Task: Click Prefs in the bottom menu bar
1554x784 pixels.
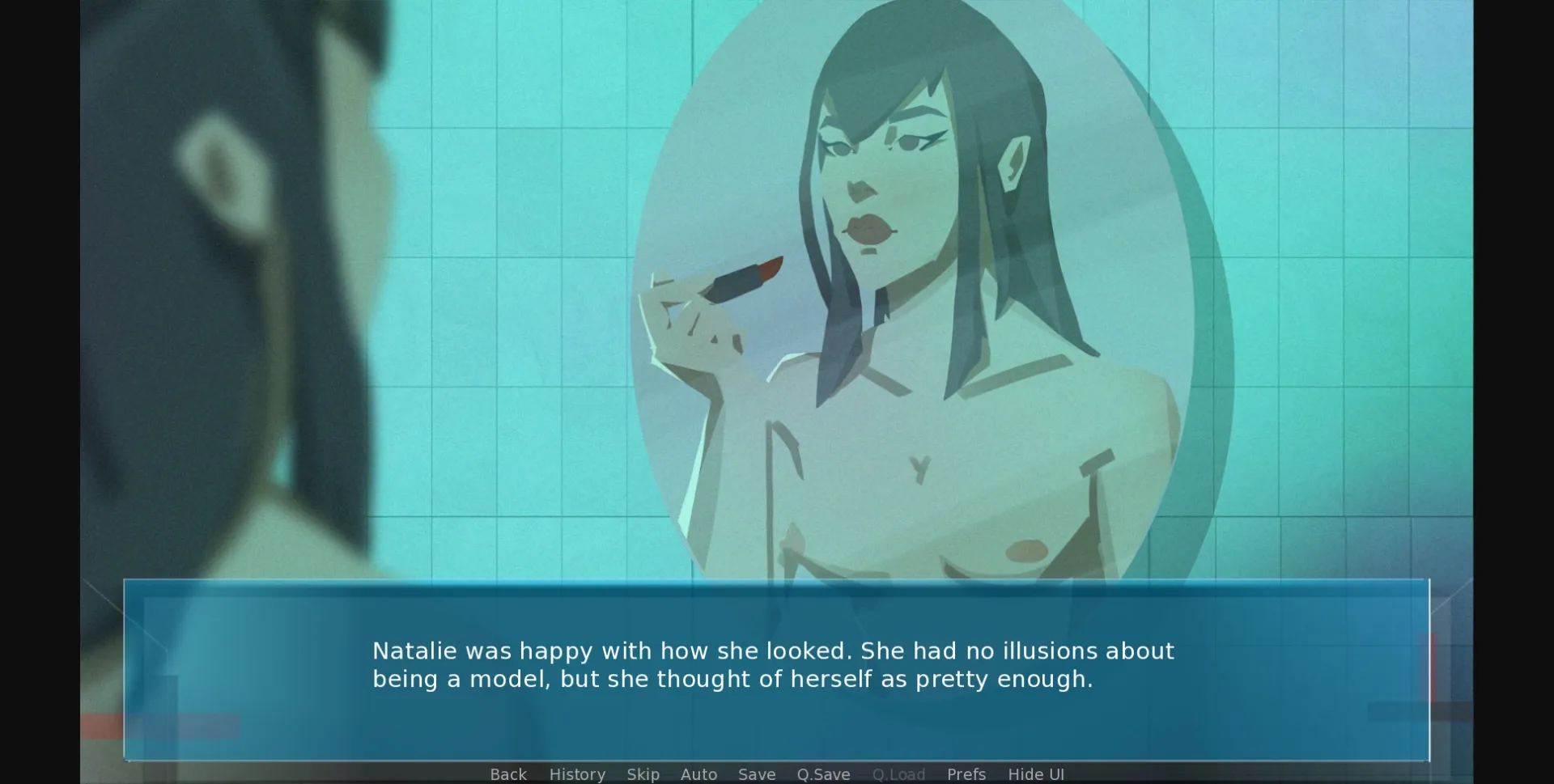Action: (x=966, y=774)
